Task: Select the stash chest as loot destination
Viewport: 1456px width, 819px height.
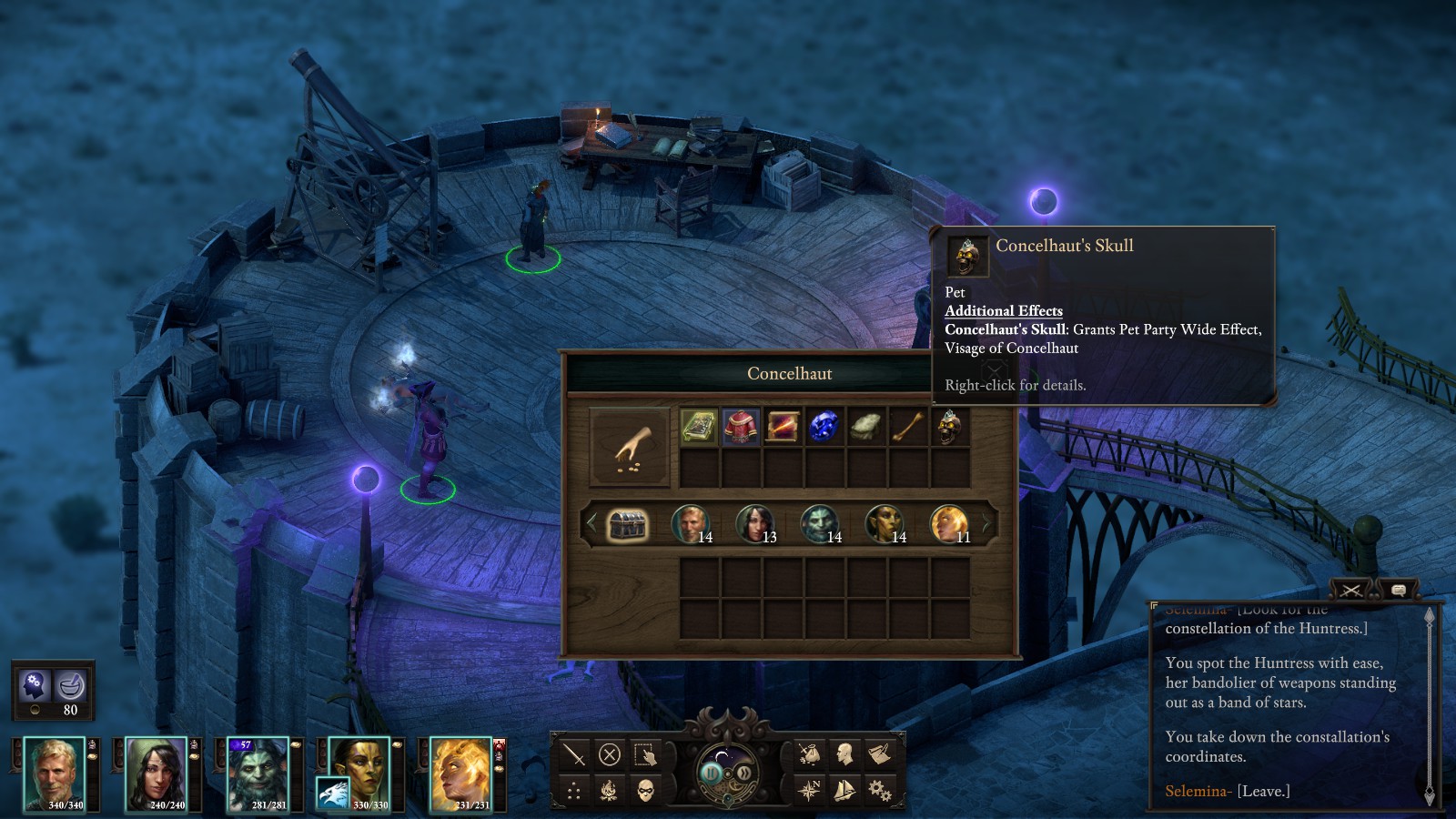Action: [627, 525]
